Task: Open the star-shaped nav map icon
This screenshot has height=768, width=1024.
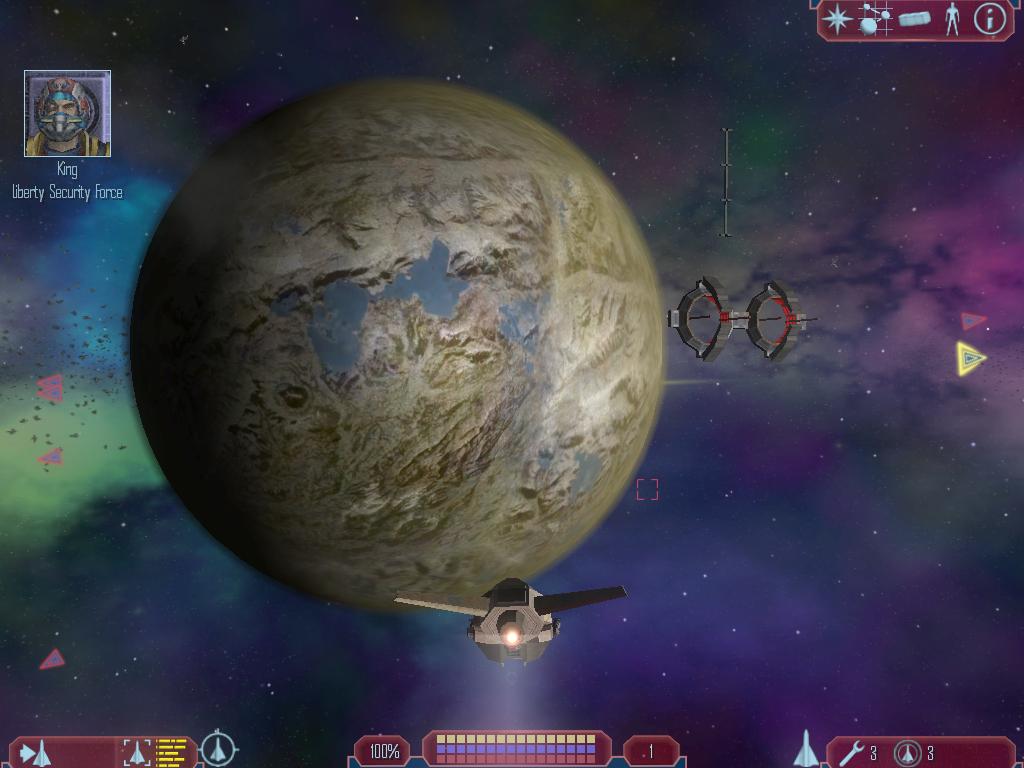Action: click(x=838, y=19)
